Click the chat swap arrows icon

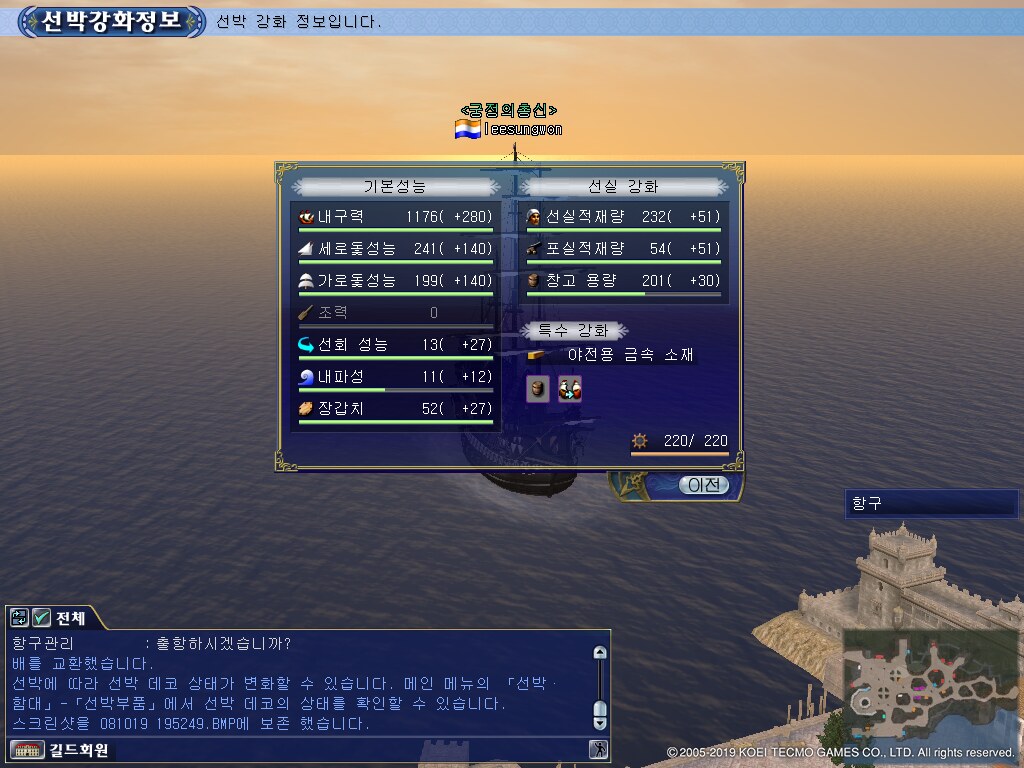click(x=20, y=617)
